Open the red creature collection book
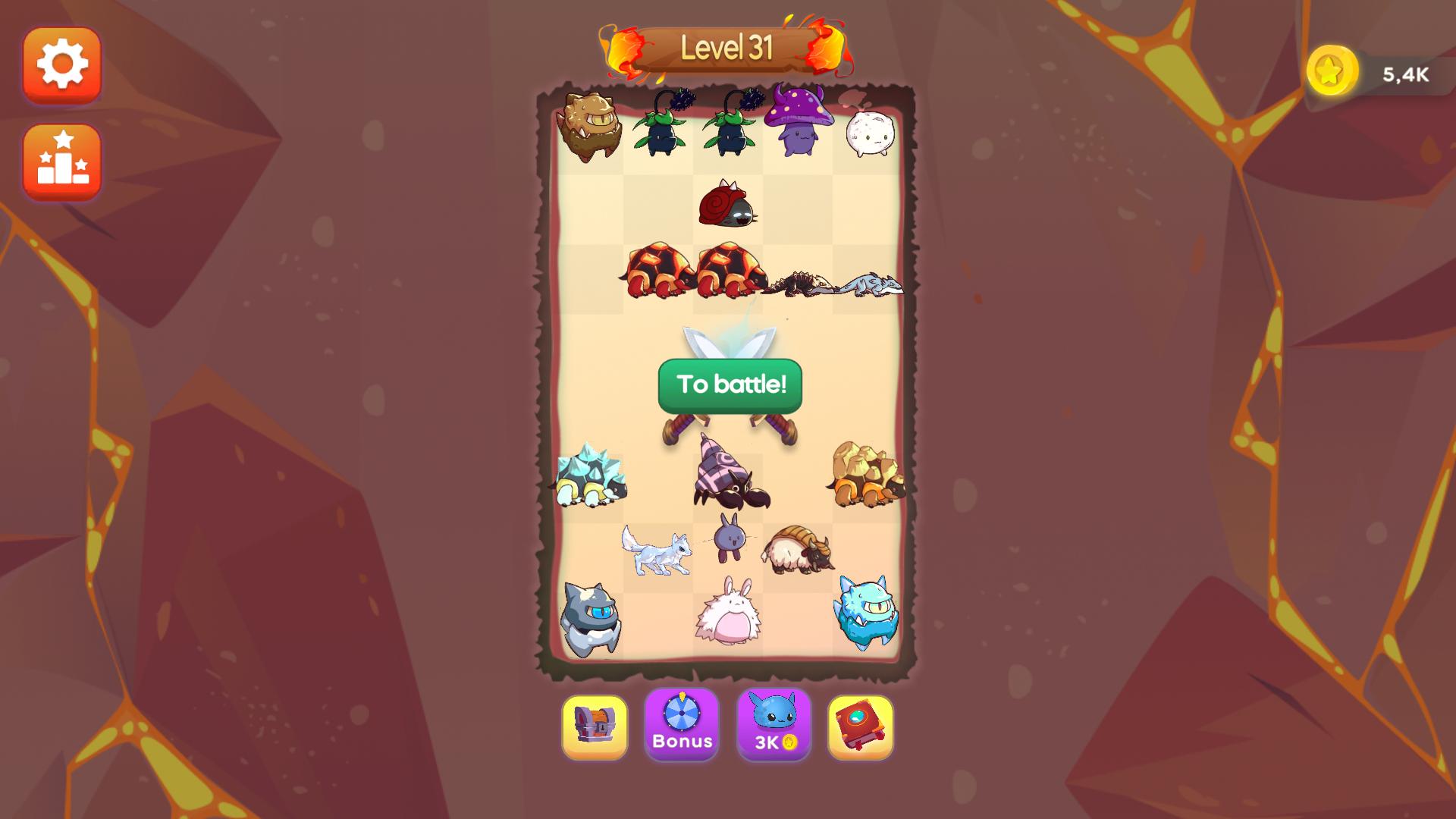The image size is (1456, 819). [x=864, y=727]
